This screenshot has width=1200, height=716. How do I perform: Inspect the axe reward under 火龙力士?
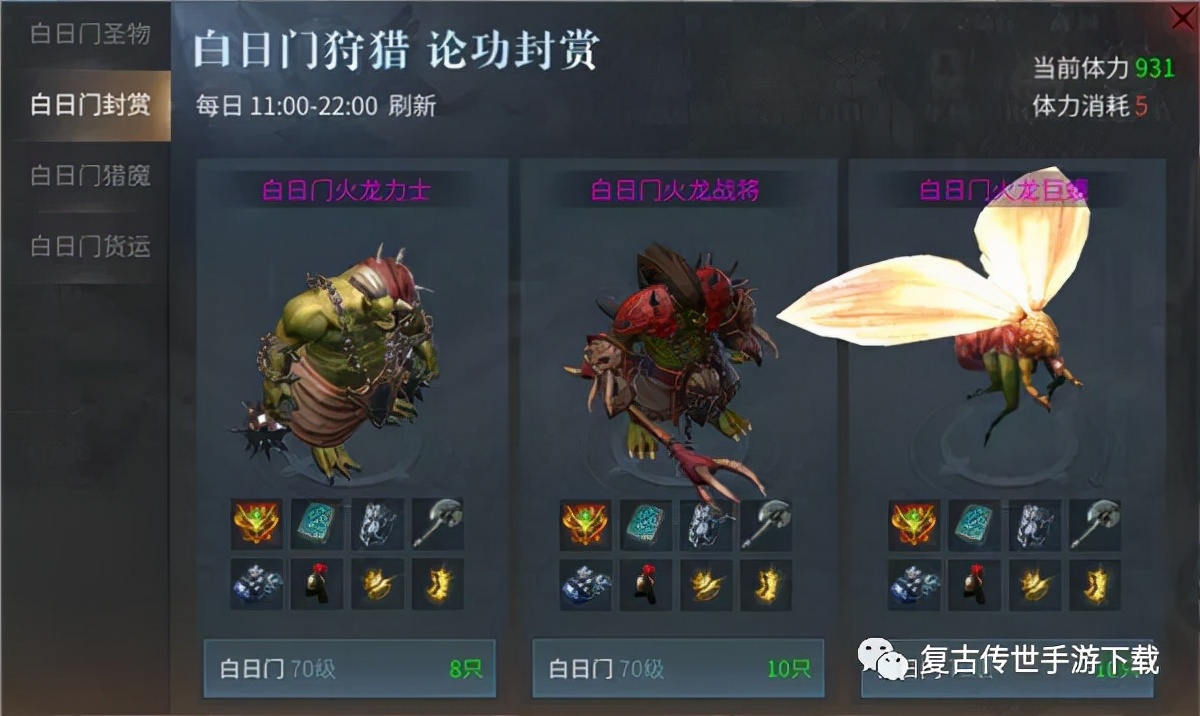pyautogui.click(x=437, y=524)
